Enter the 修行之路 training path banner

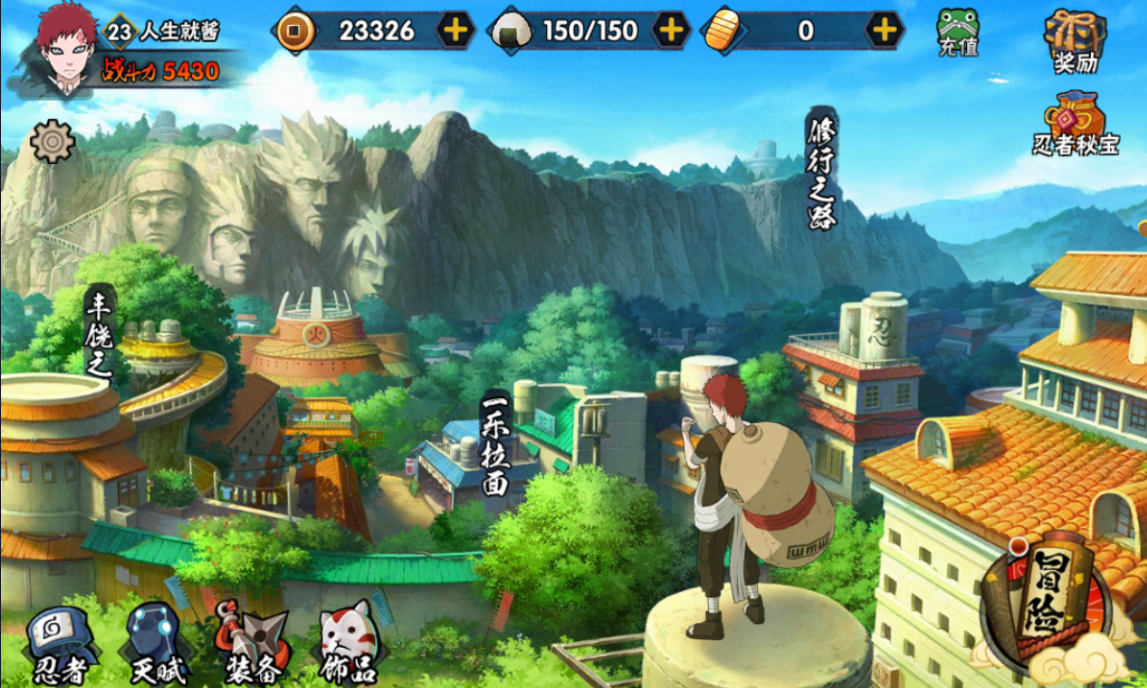[822, 170]
